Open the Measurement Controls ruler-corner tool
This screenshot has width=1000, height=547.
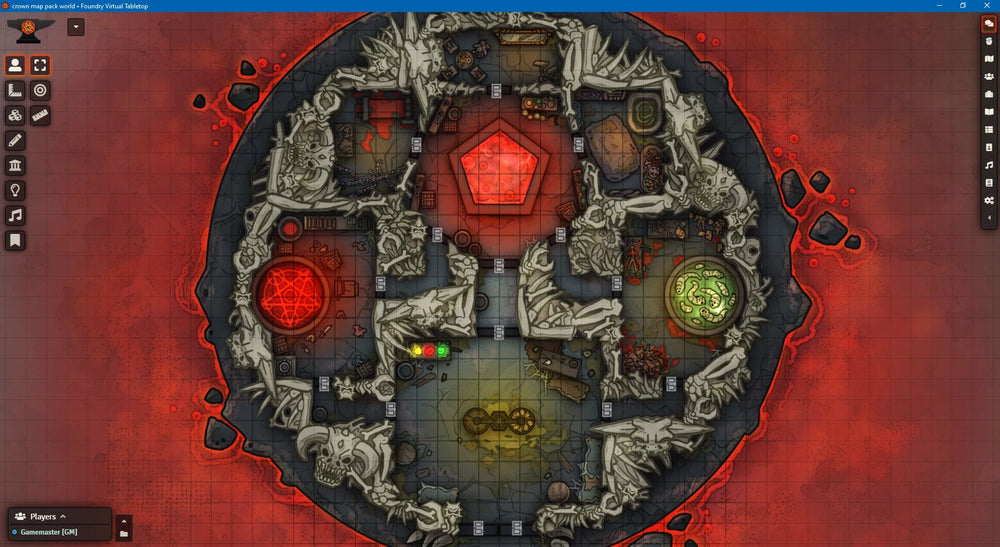pyautogui.click(x=15, y=91)
